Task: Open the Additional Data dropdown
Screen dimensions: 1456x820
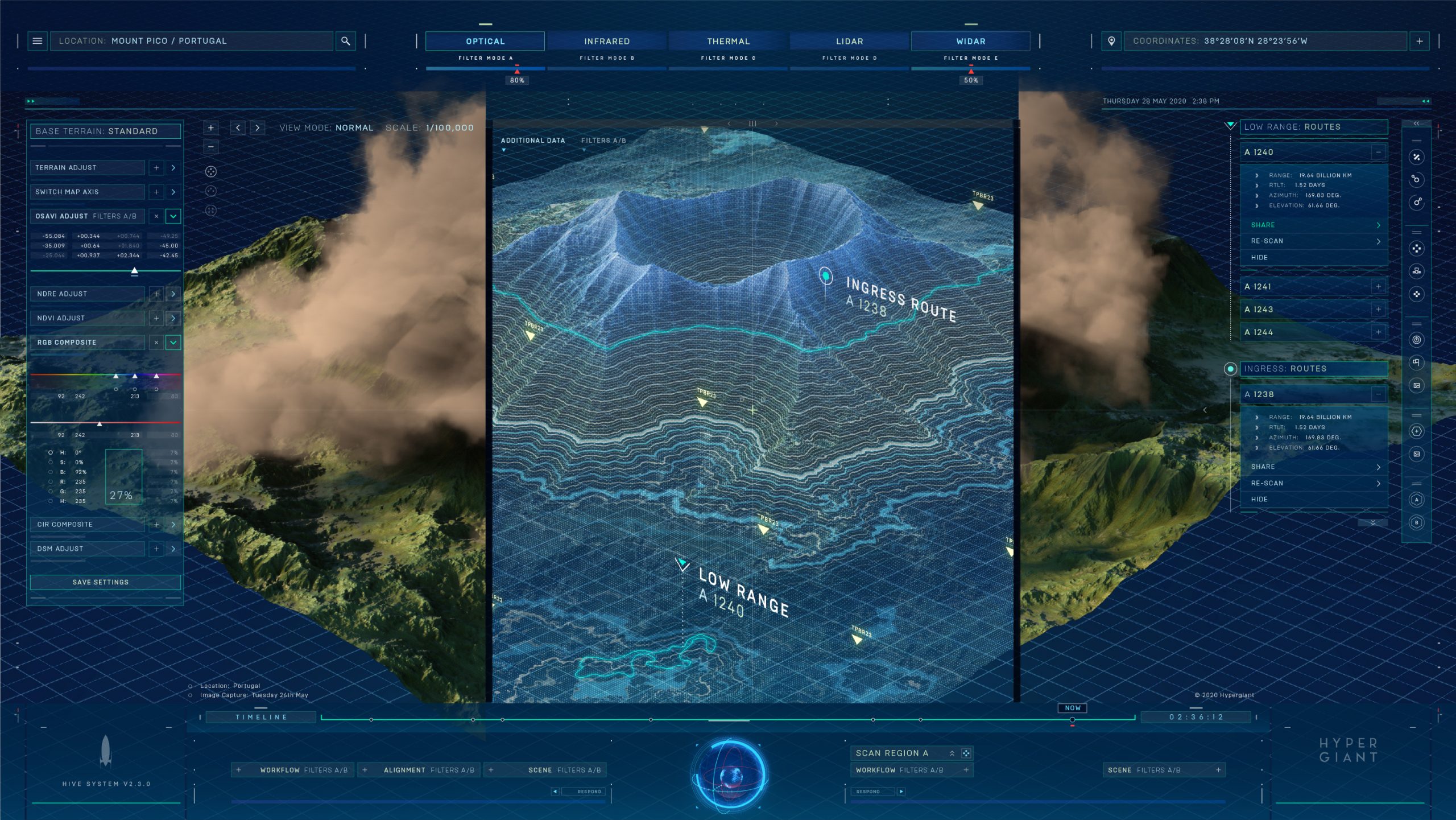Action: (532, 141)
